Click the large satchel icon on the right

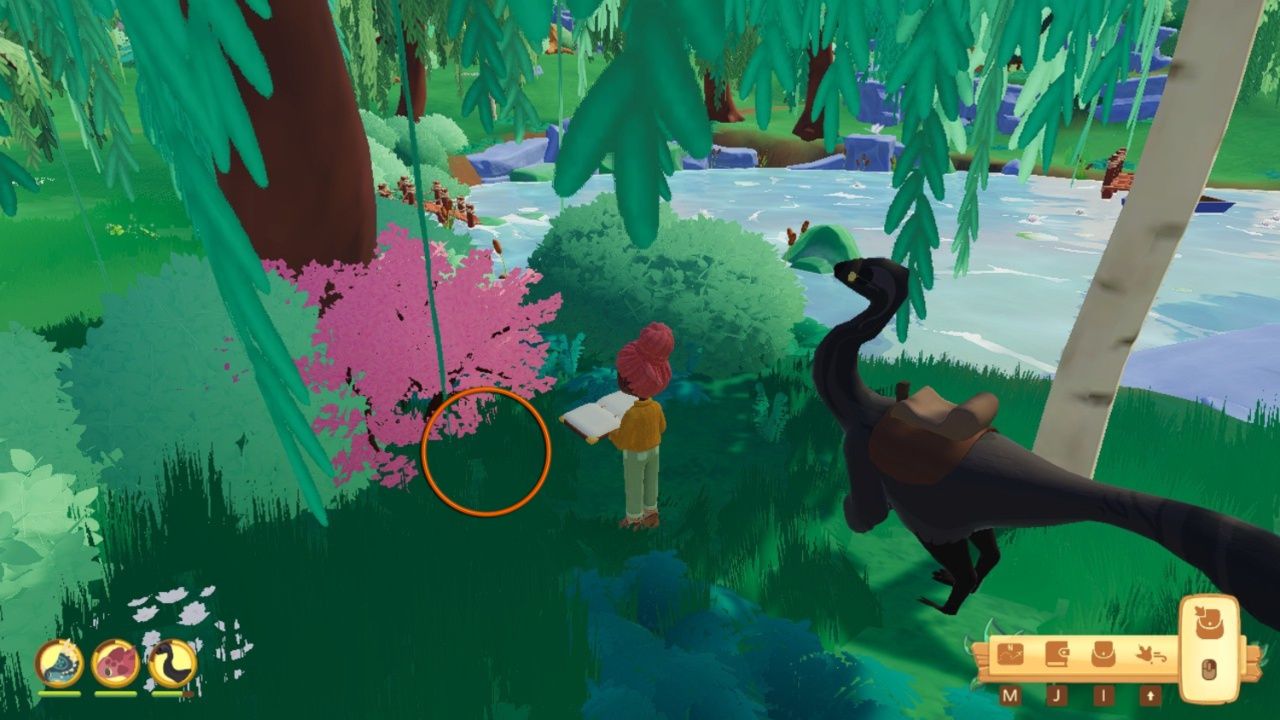click(1208, 622)
